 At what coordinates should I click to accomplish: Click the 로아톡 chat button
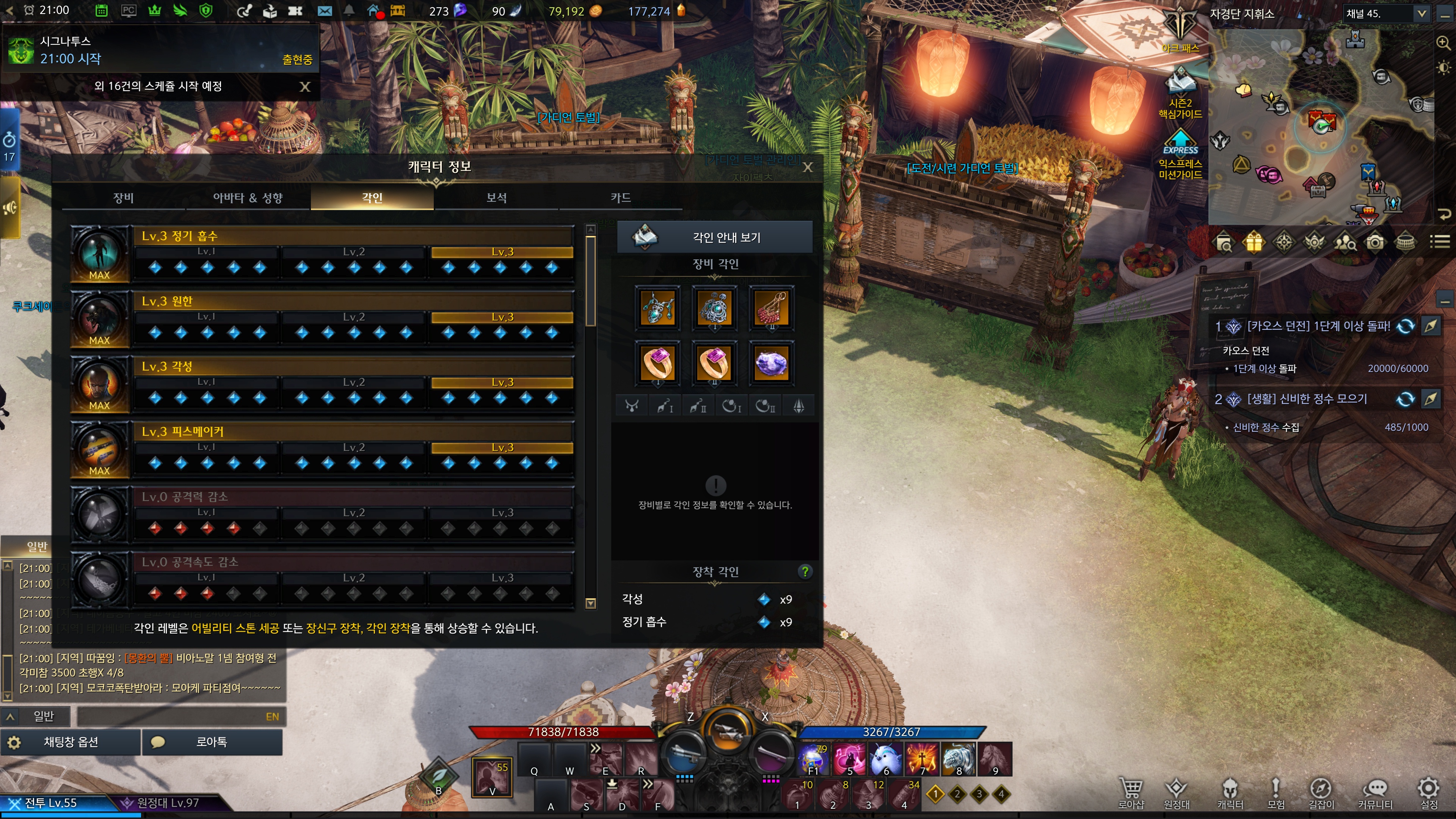(x=212, y=742)
